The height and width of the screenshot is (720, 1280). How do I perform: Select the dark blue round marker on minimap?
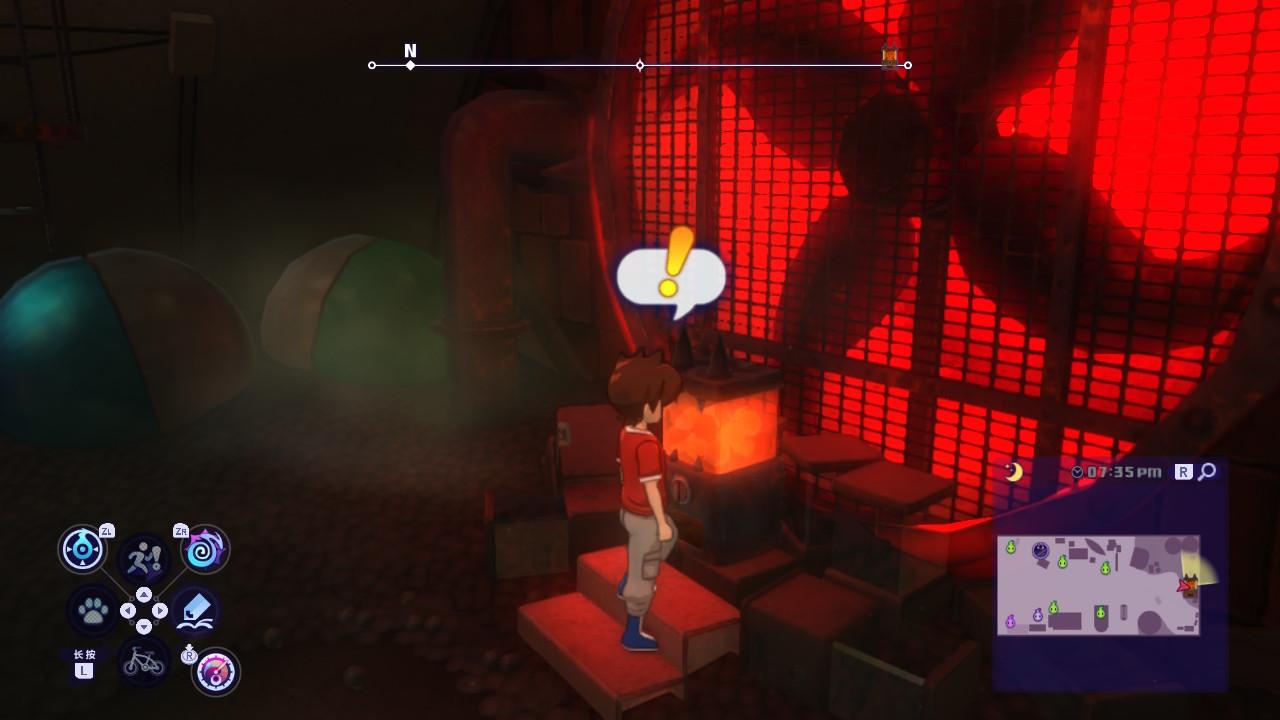(x=1040, y=550)
